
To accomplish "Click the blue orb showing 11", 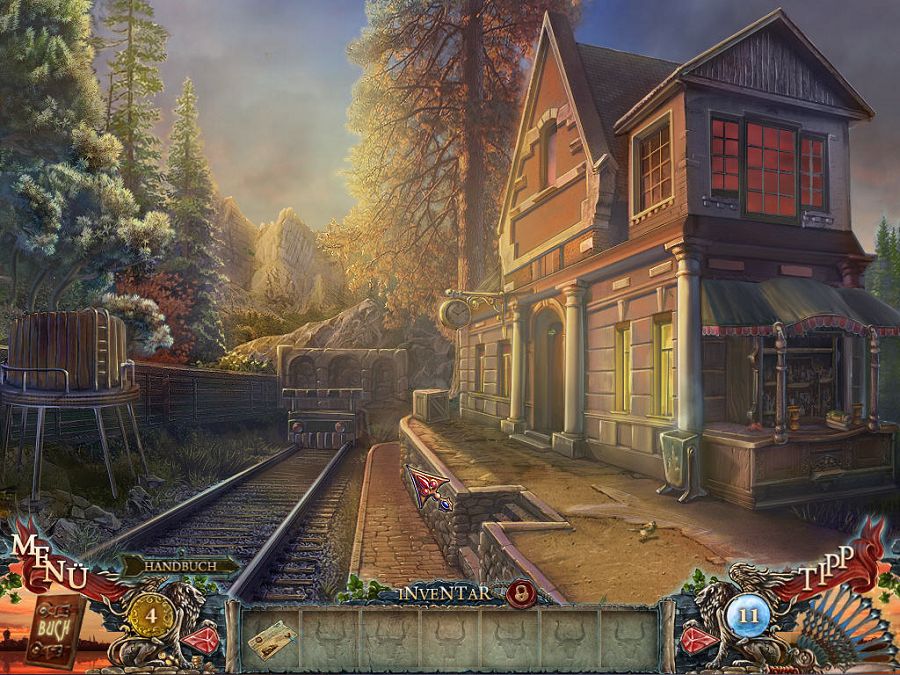I will click(x=749, y=614).
